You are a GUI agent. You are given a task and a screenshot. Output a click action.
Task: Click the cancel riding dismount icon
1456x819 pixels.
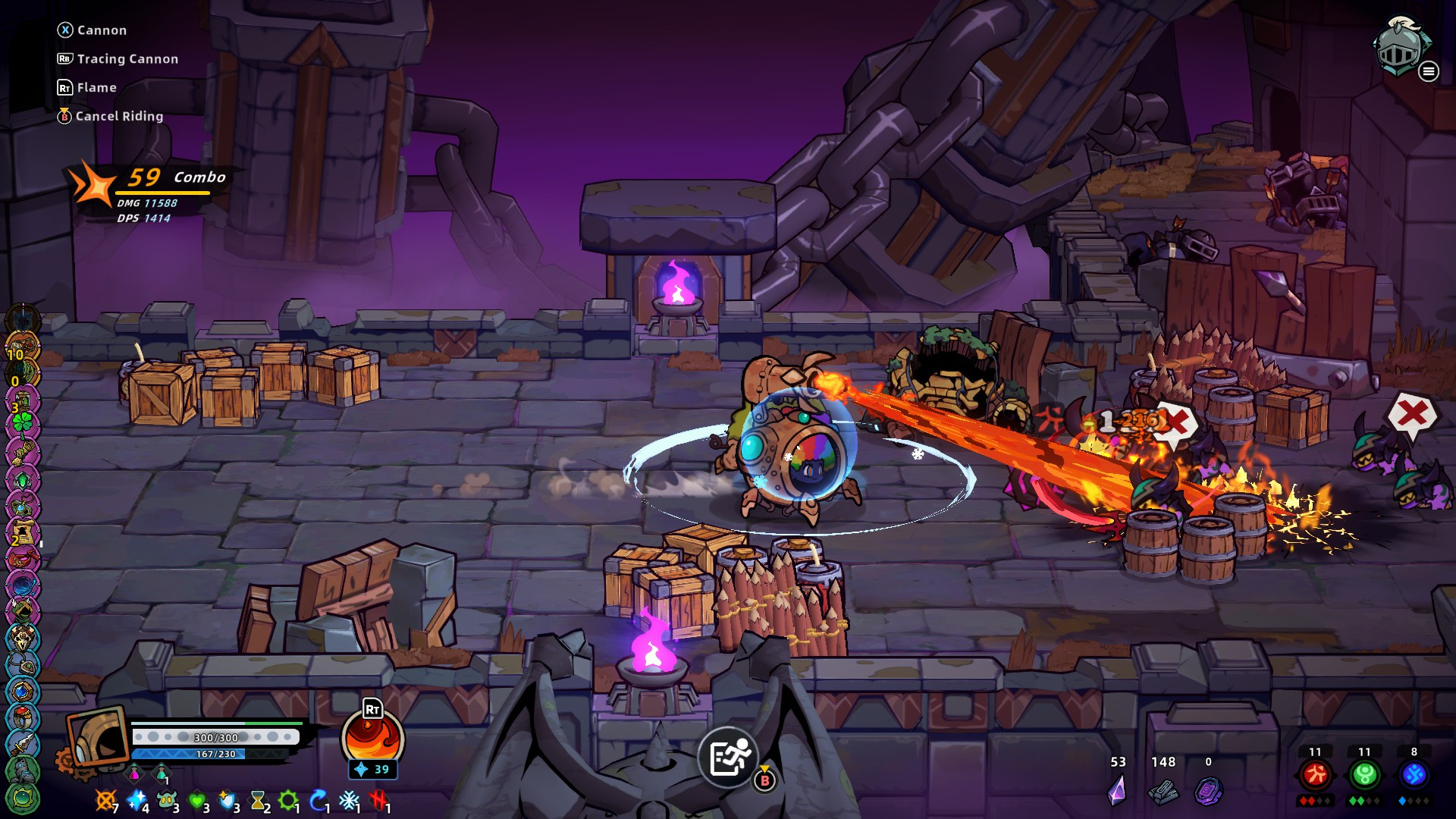[729, 757]
